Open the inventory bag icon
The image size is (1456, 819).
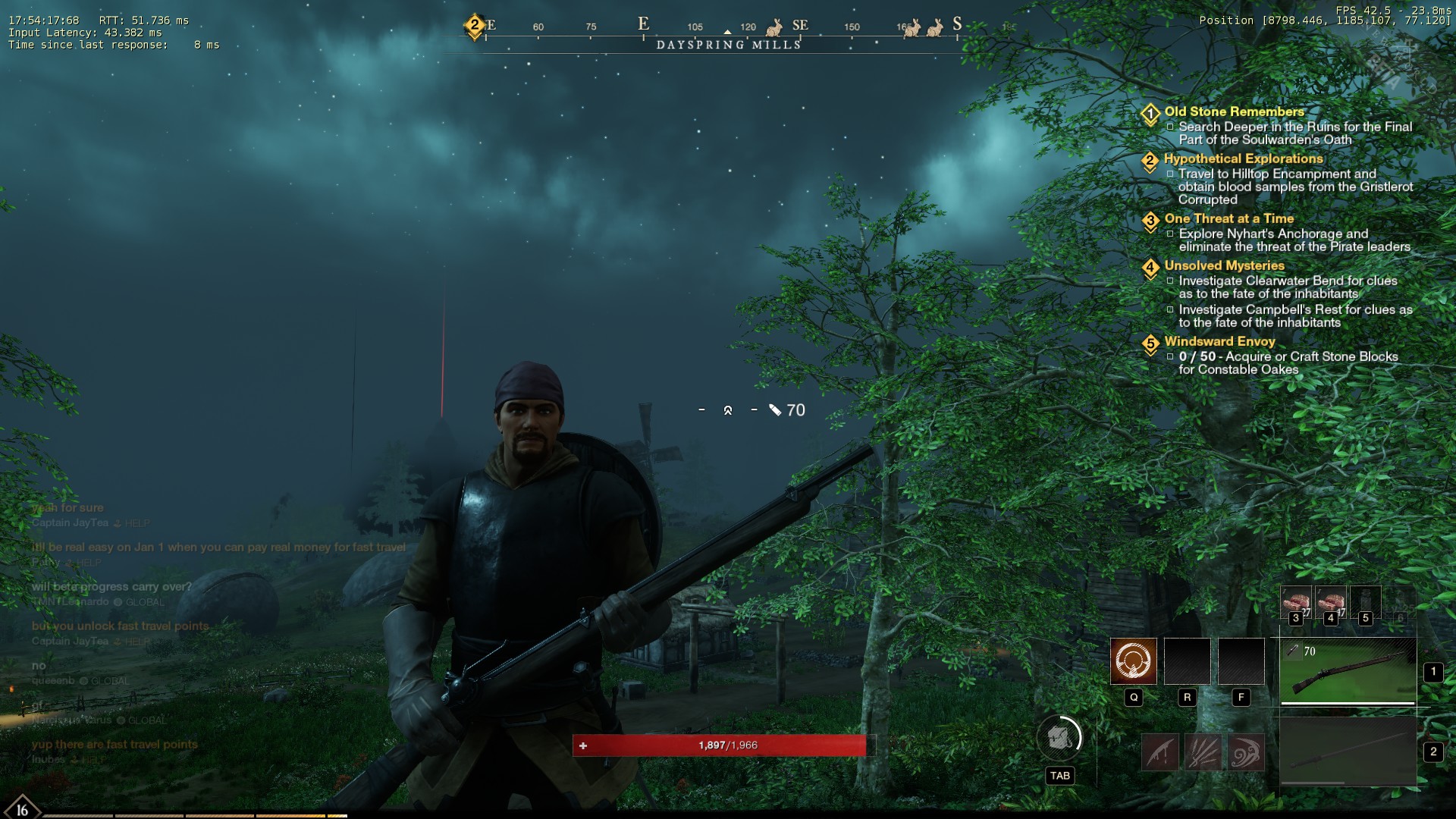[x=1059, y=737]
